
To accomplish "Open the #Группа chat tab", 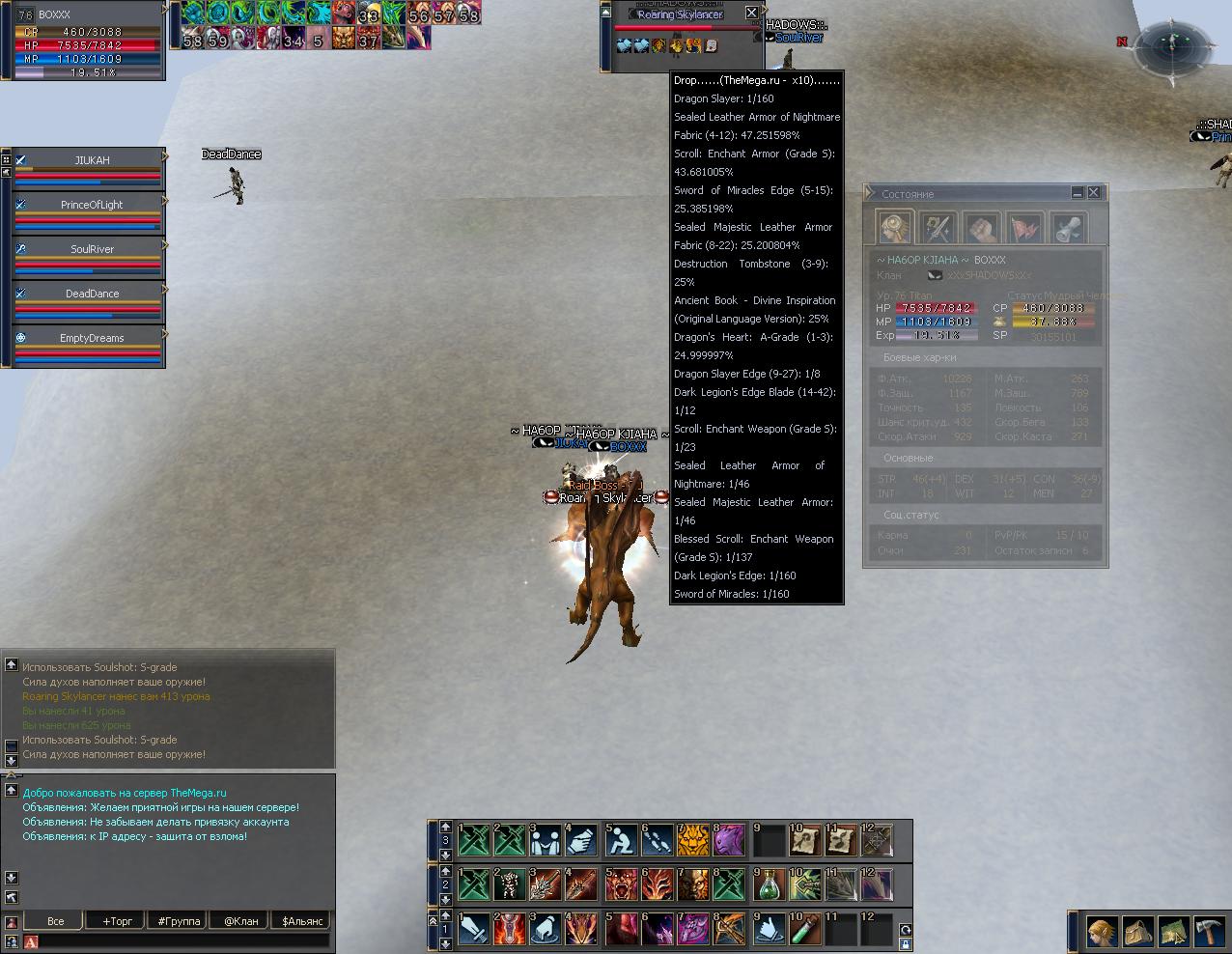I will (179, 921).
